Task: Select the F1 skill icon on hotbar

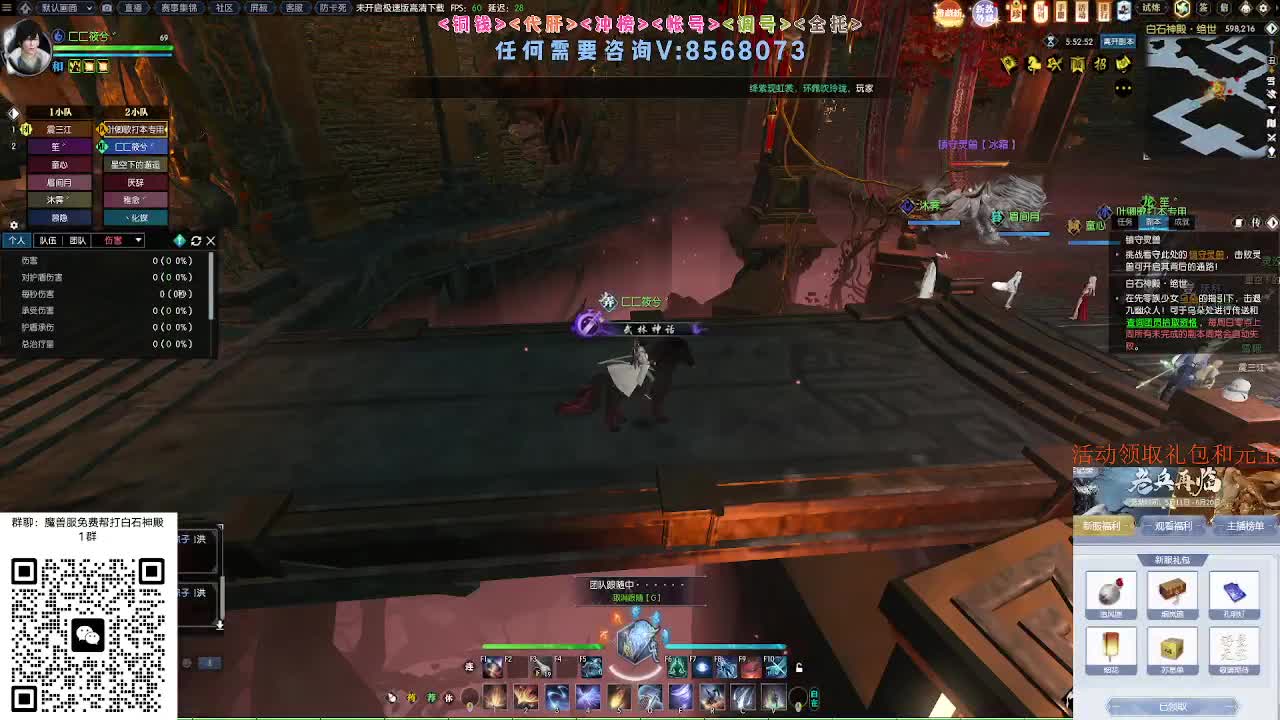Action: tap(493, 668)
